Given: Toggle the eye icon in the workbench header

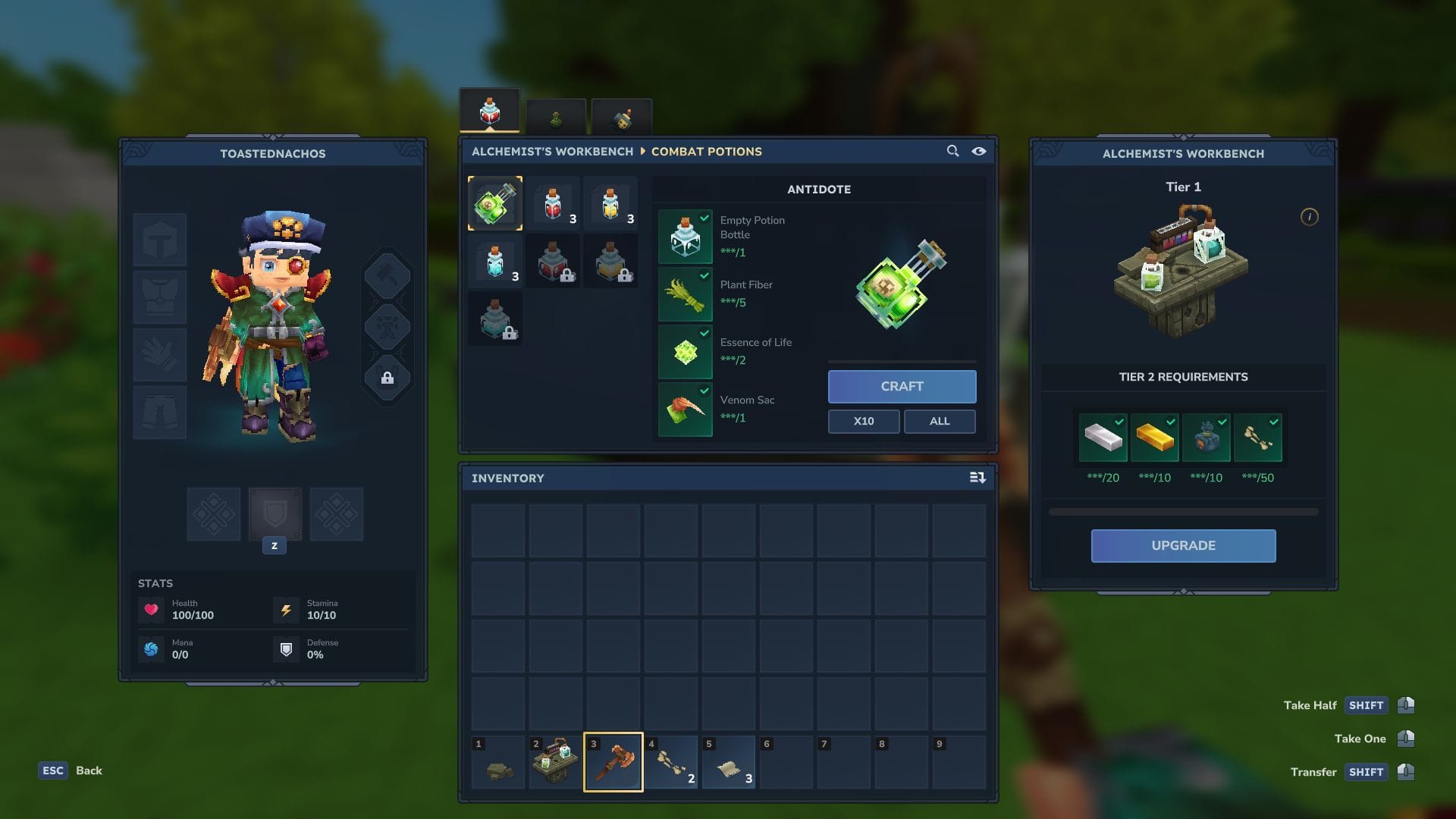Looking at the screenshot, I should click(x=979, y=151).
